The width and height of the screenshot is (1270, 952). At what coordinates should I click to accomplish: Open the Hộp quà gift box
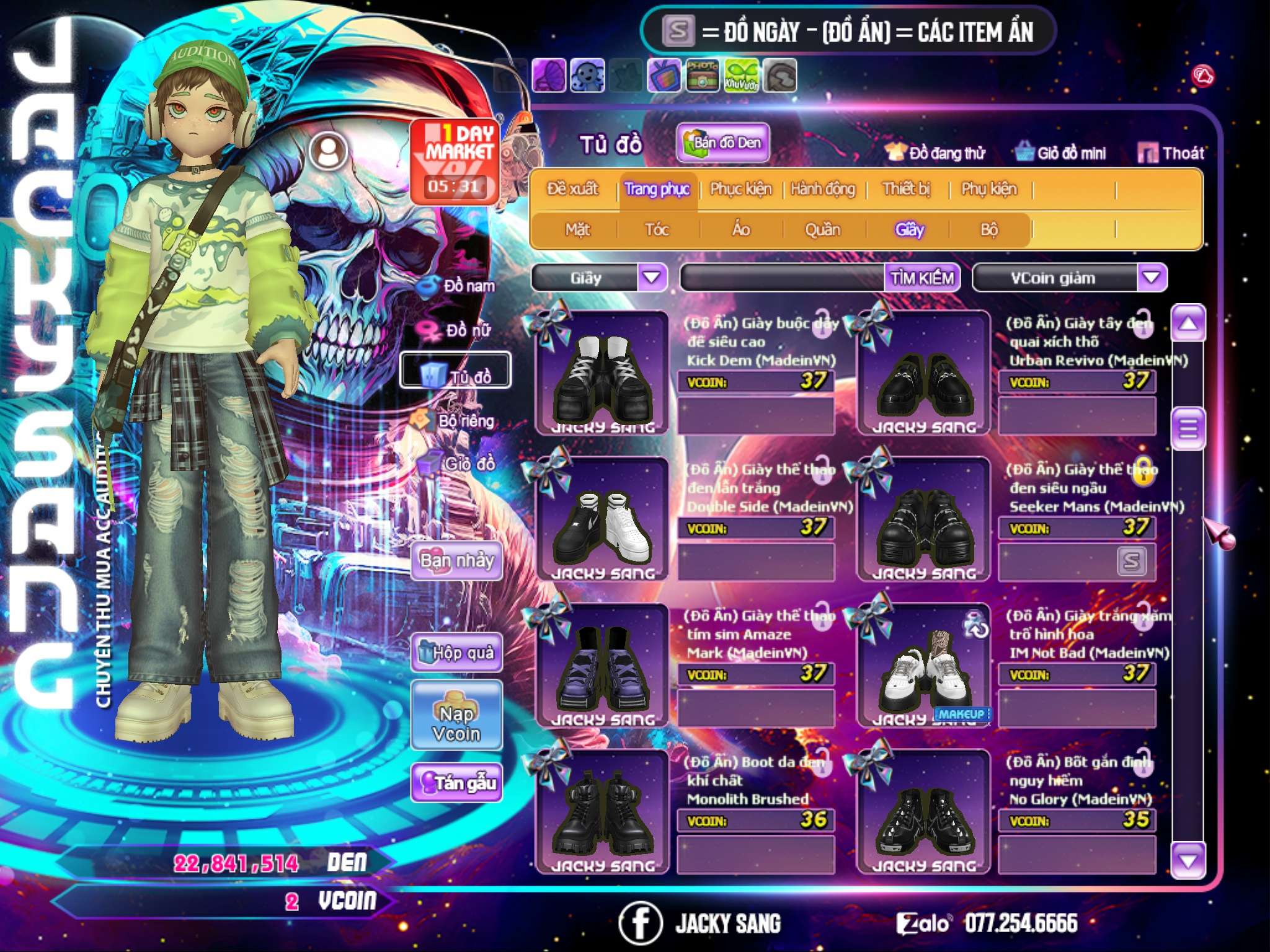[457, 653]
